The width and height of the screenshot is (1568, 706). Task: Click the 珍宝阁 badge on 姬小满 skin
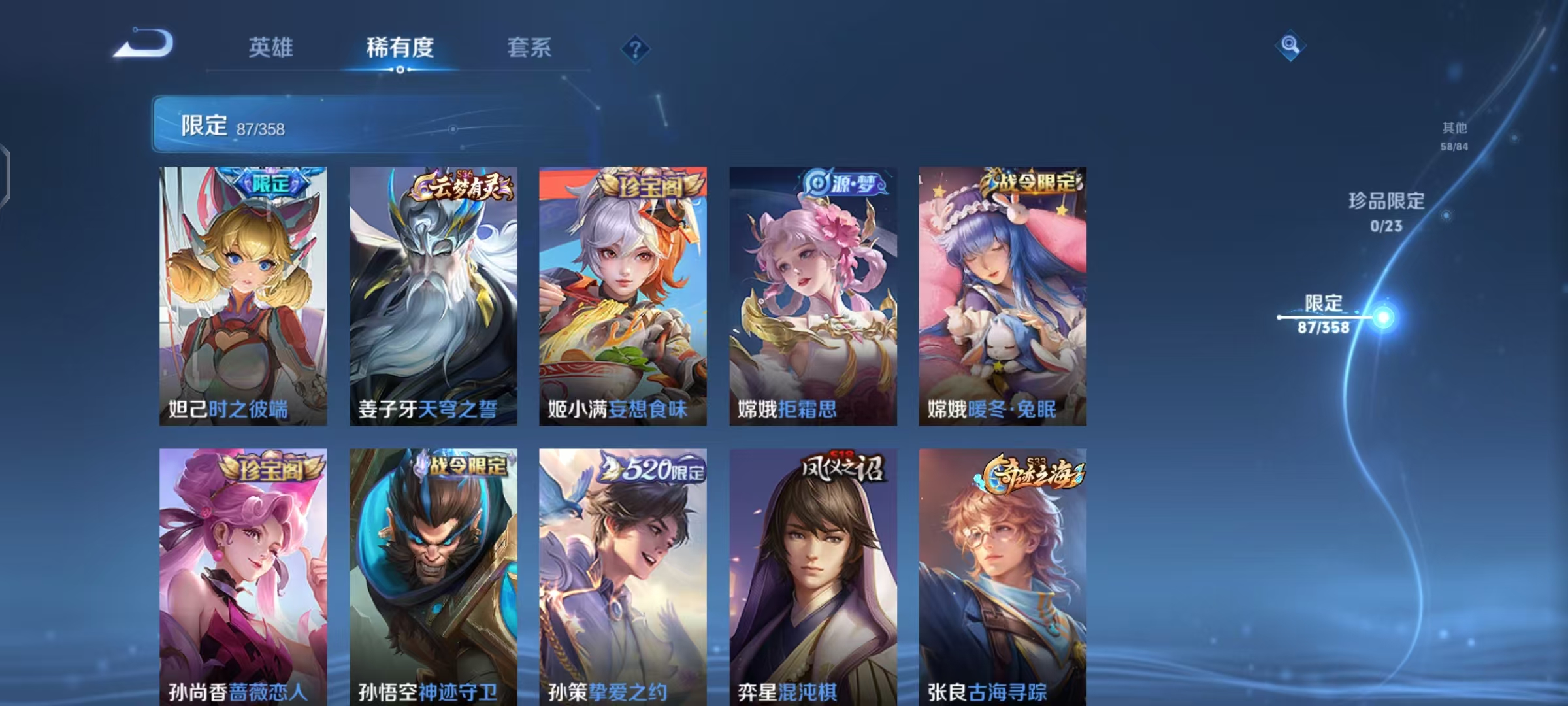pyautogui.click(x=650, y=186)
